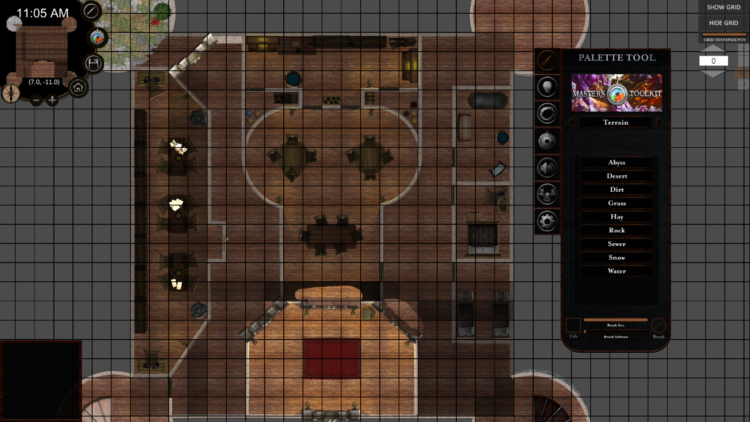Choose the Snow terrain option
Image resolution: width=750 pixels, height=422 pixels.
point(617,257)
